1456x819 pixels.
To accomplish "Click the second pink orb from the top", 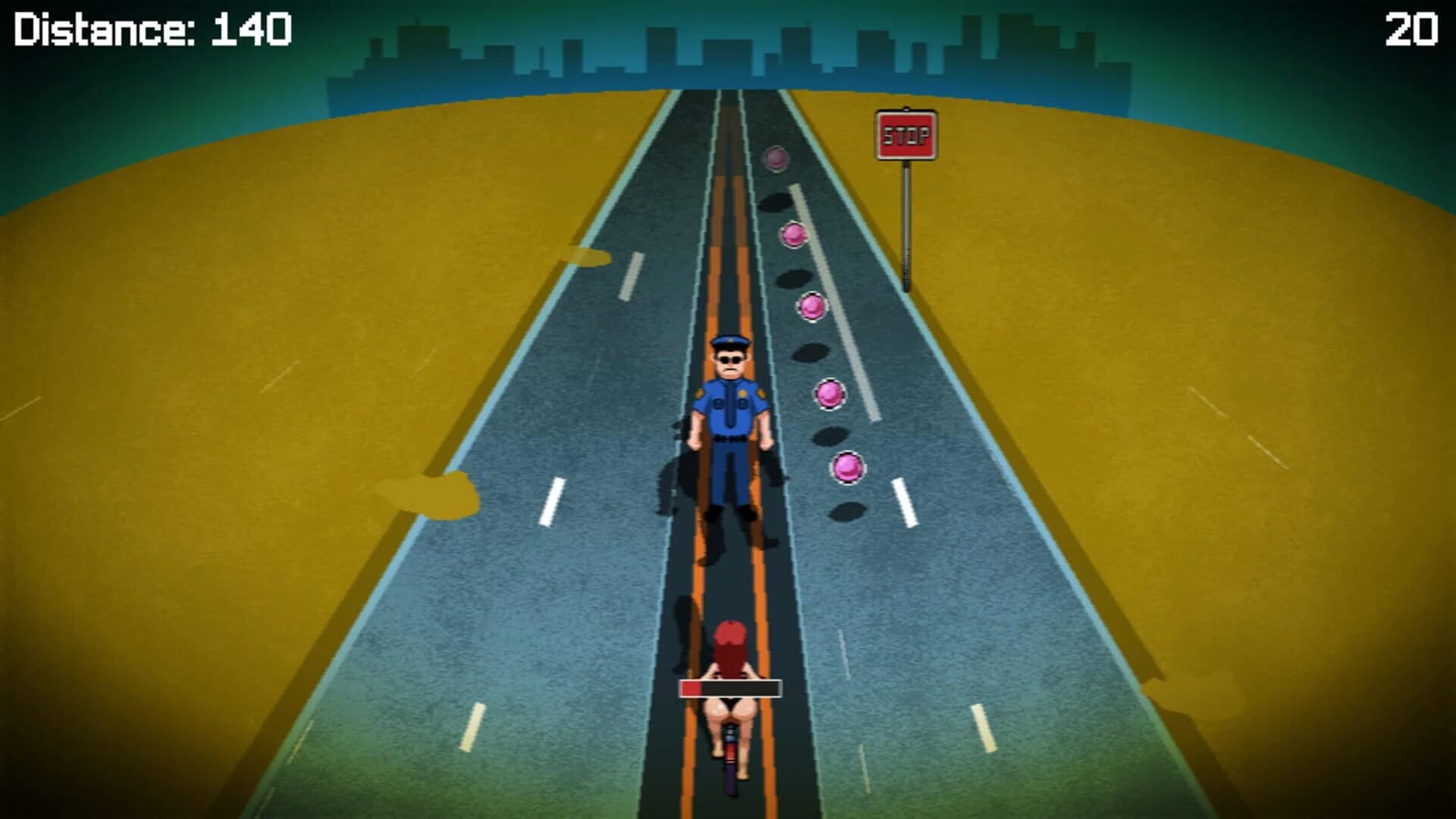I will pos(793,235).
